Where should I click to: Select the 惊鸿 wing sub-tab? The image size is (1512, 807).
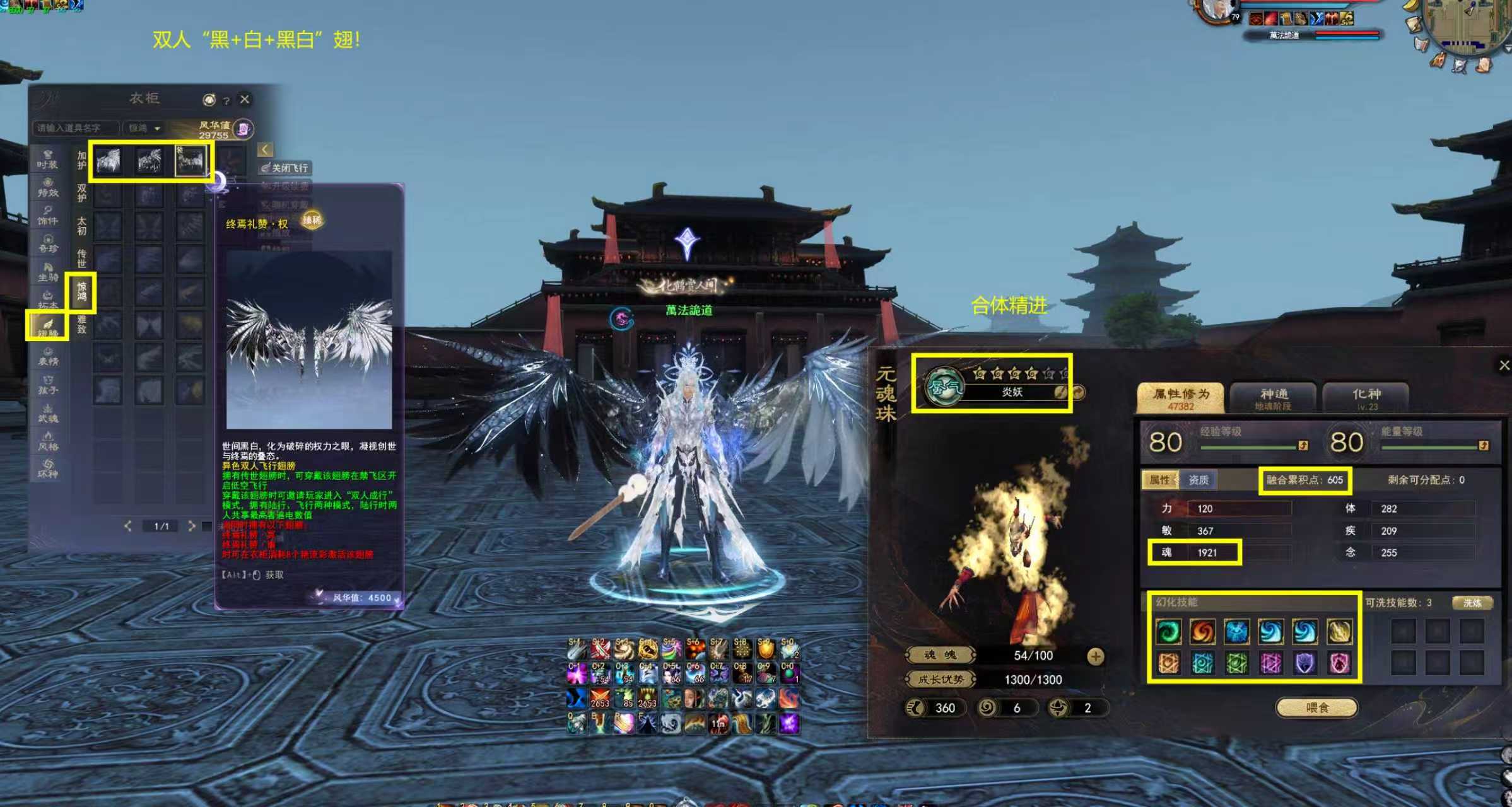click(x=82, y=291)
